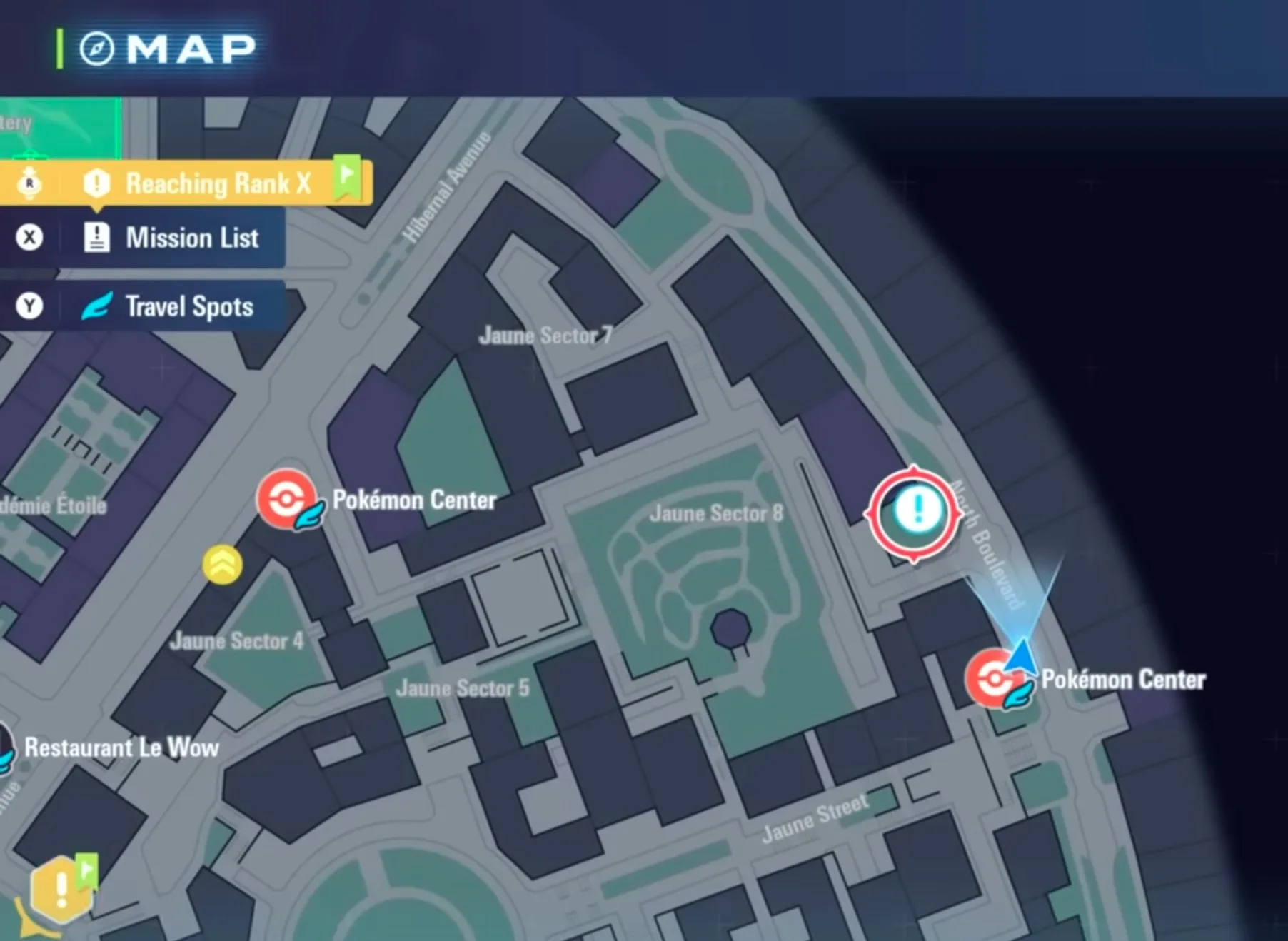This screenshot has height=941, width=1288.
Task: Toggle the green flag pin on Reaching Rank X
Action: pos(348,173)
